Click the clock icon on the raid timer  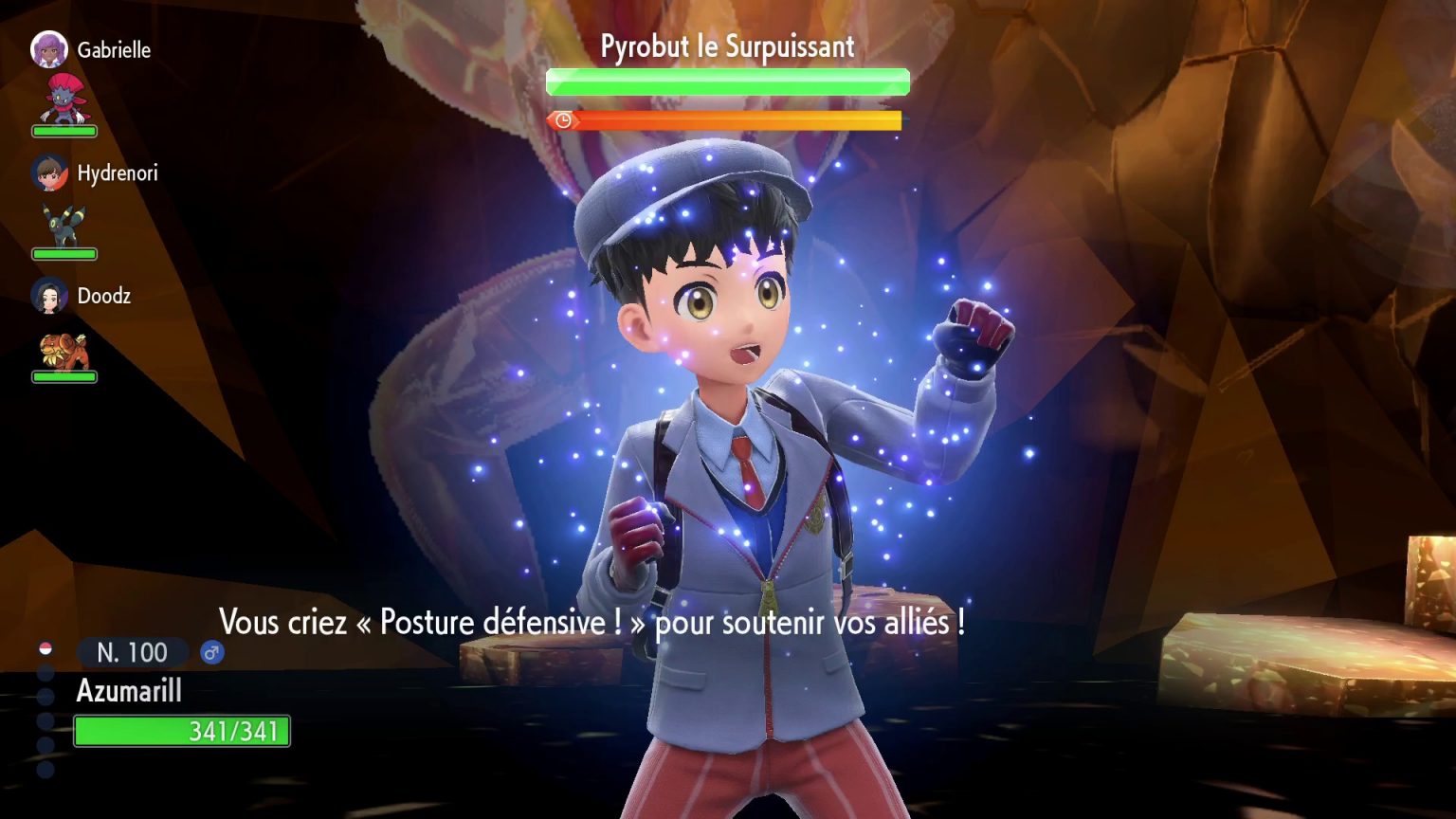(x=562, y=120)
